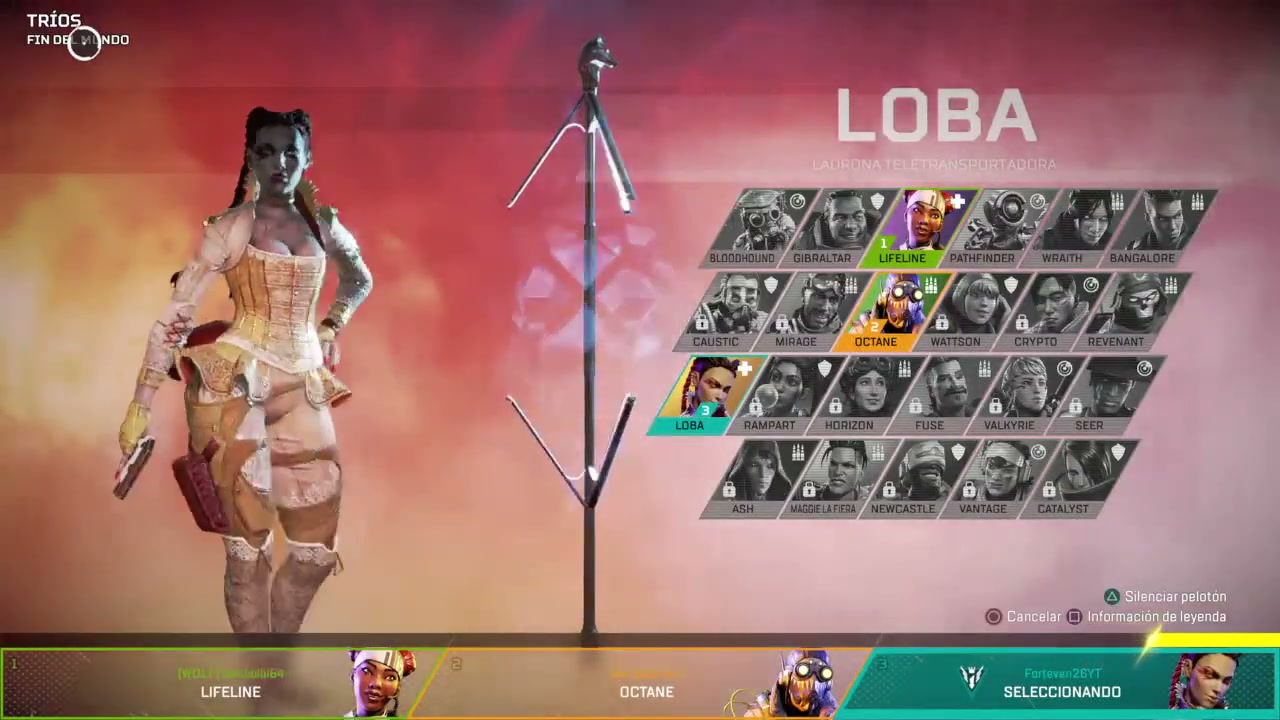Choose Seer from the bottom row
The height and width of the screenshot is (720, 1280).
1089,392
